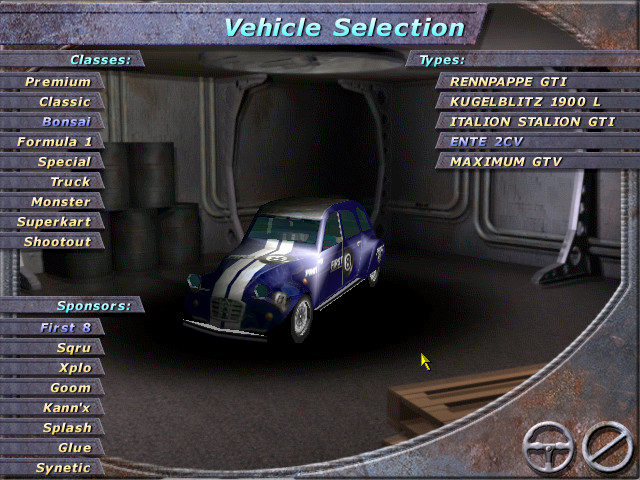Viewport: 640px width, 480px height.
Task: Choose the Monster class
Action: tap(60, 202)
